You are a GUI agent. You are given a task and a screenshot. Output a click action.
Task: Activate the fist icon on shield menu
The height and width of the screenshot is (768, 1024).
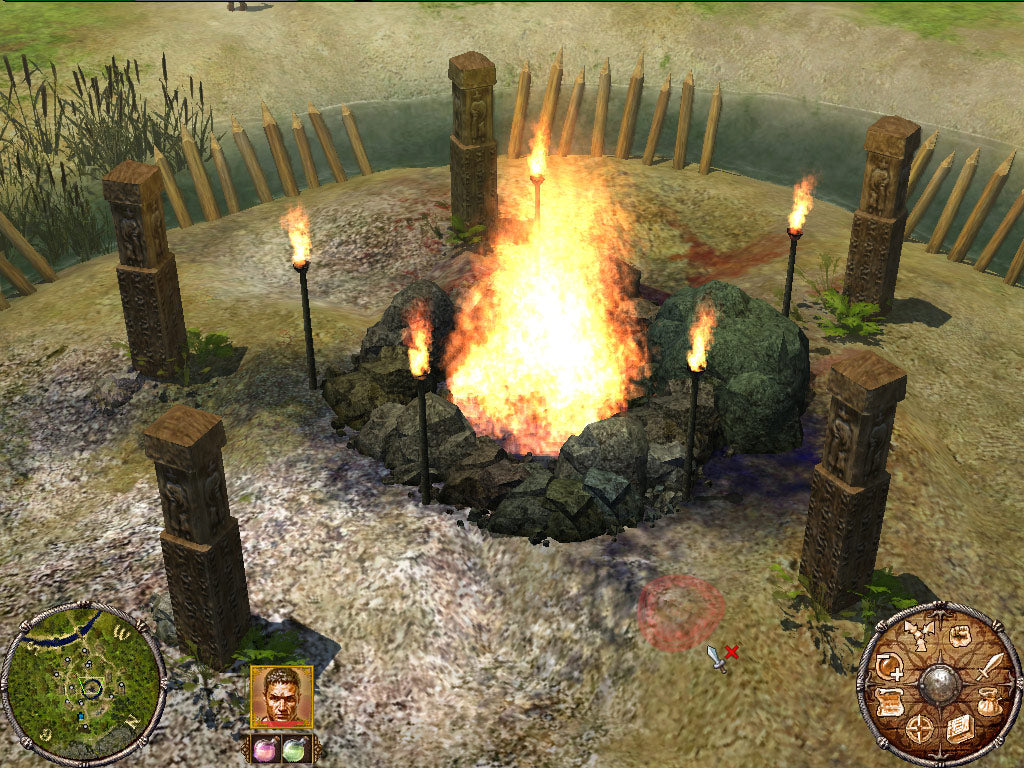[x=959, y=636]
